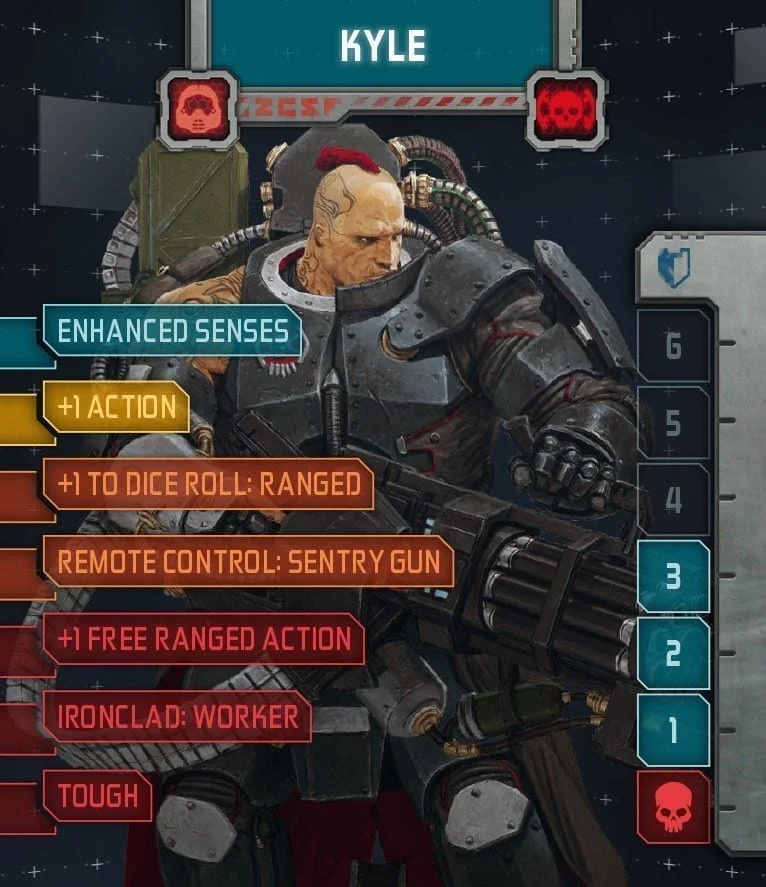This screenshot has width=766, height=887.
Task: Click the shield icon atop the track
Action: tap(673, 269)
